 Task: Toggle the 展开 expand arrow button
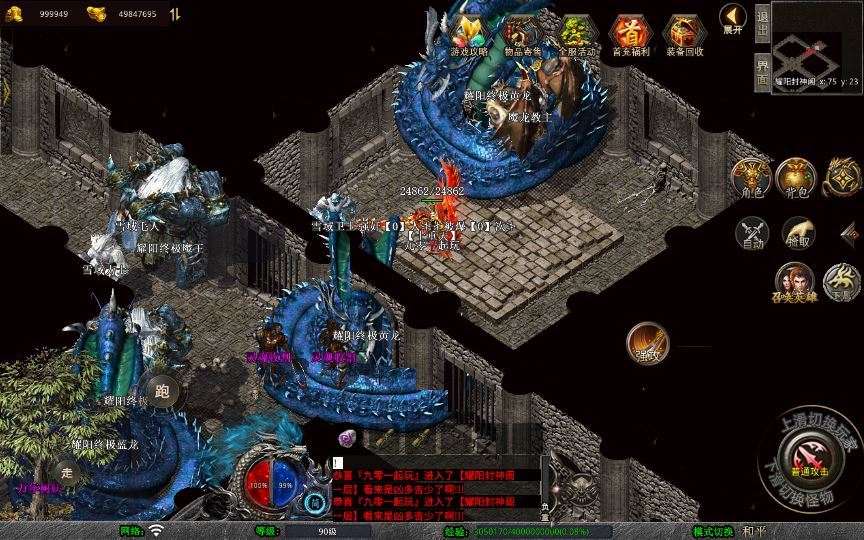pos(732,20)
